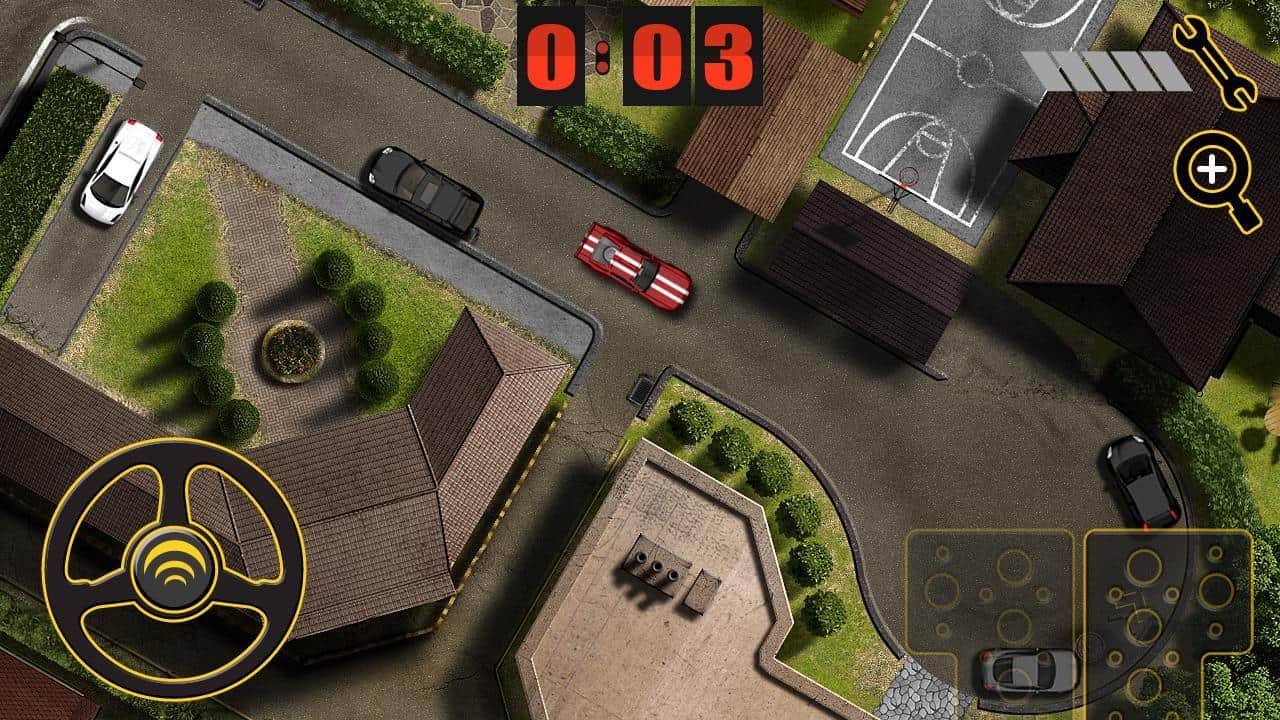Click the white police car in the parking lot
This screenshot has height=720, width=1280.
(122, 172)
